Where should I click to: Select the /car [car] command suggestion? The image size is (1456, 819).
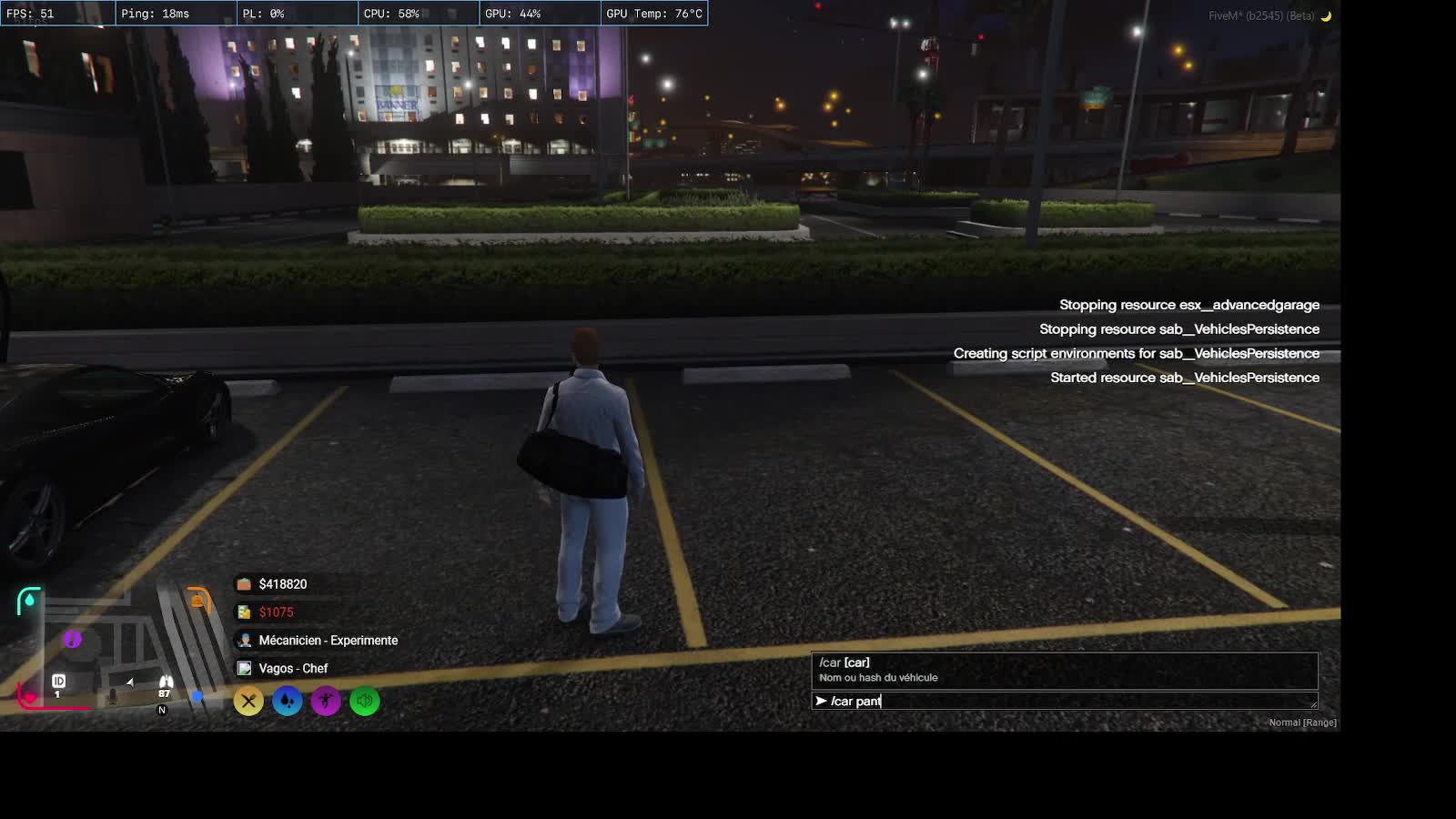(x=1063, y=670)
